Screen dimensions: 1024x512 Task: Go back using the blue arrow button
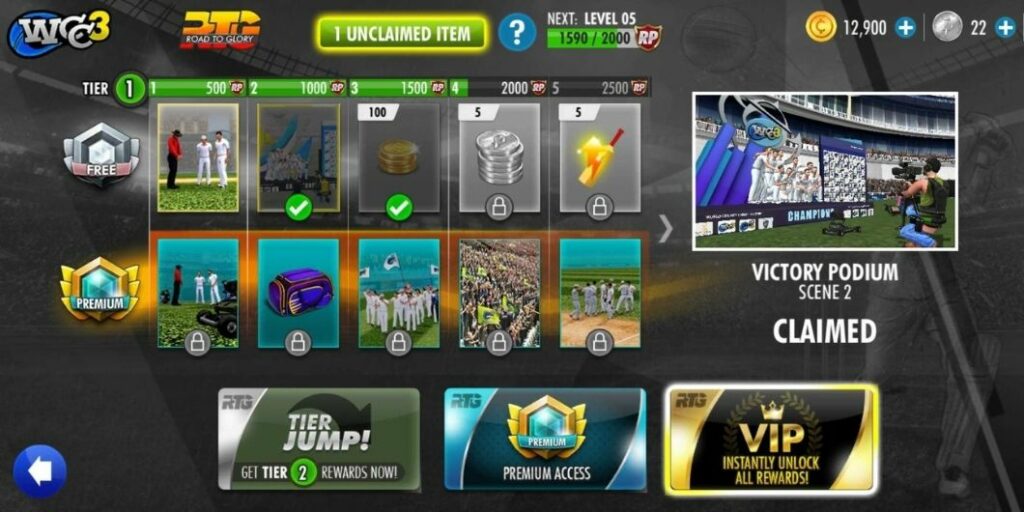click(40, 471)
